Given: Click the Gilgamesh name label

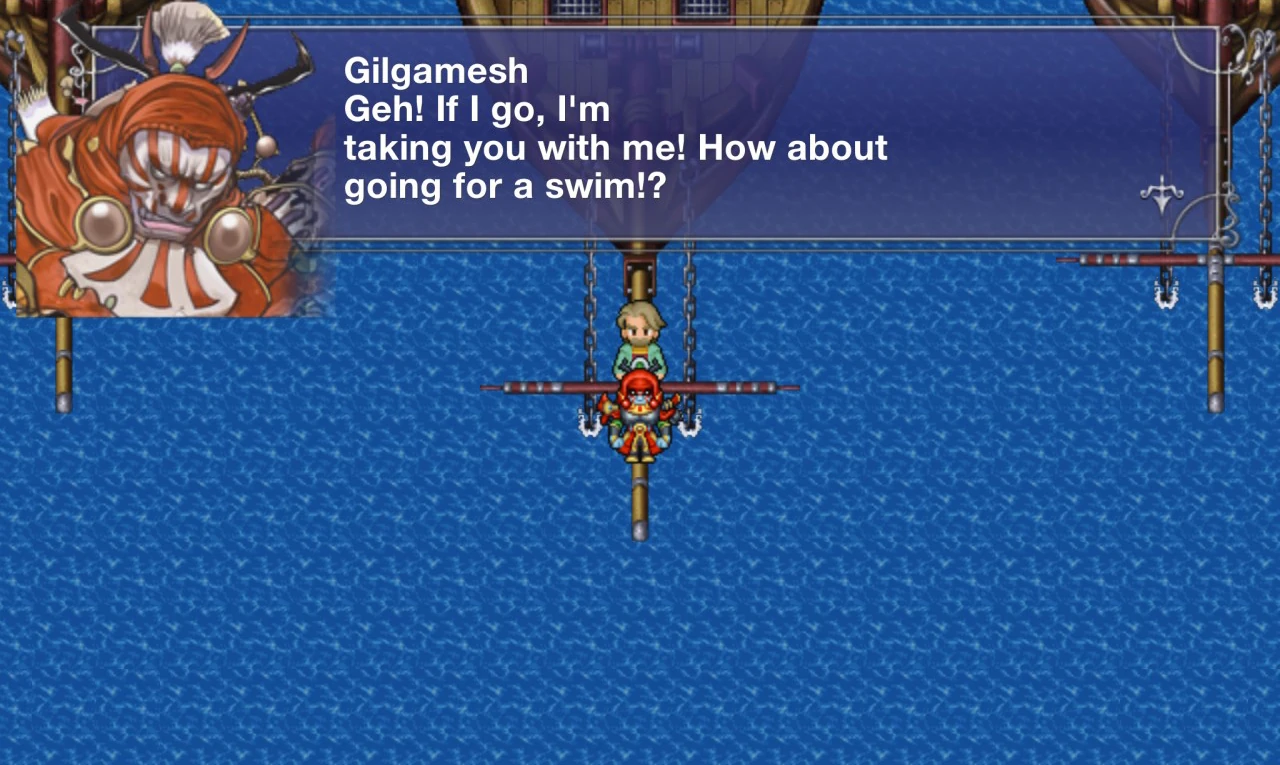Looking at the screenshot, I should coord(436,70).
